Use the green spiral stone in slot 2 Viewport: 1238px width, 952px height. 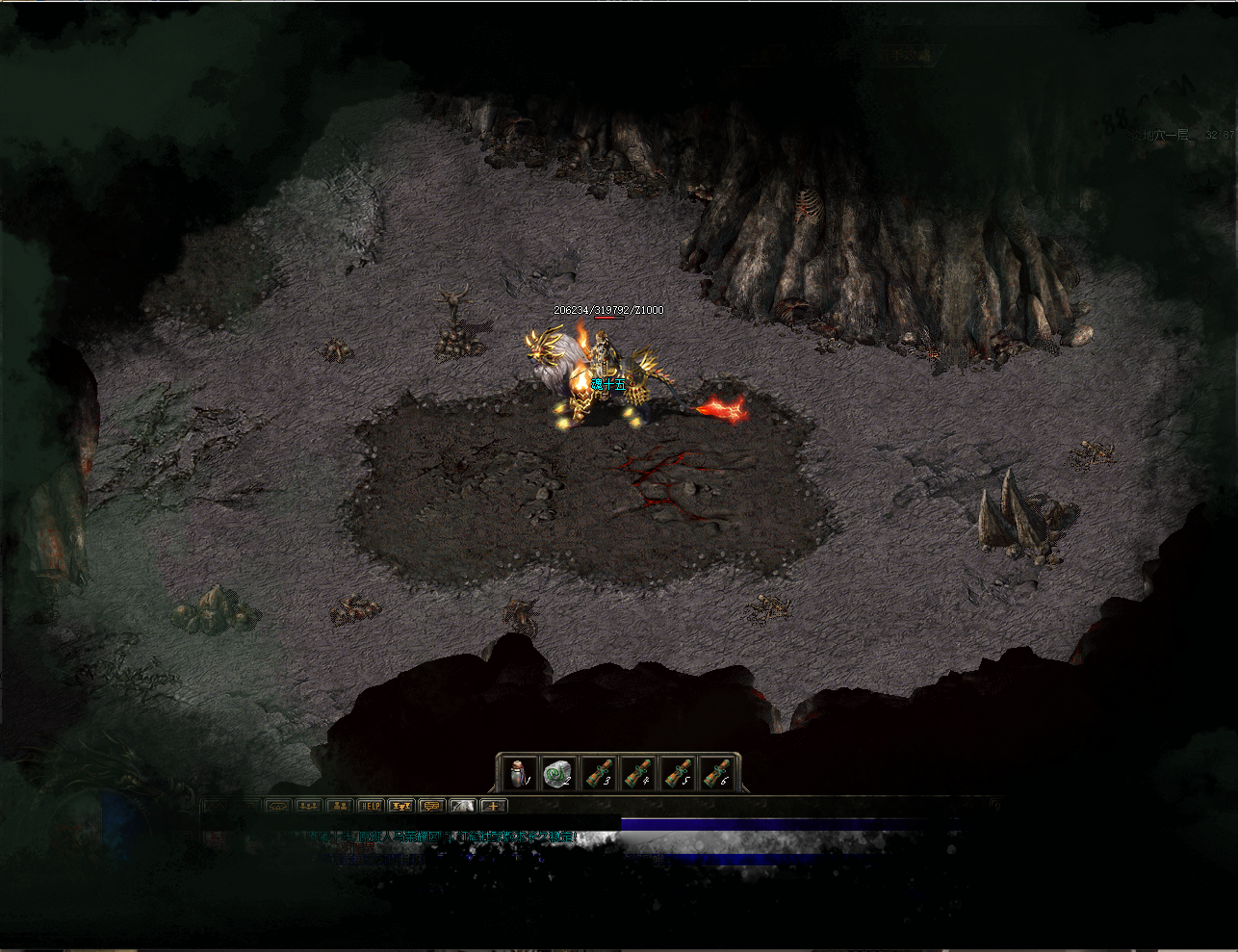pyautogui.click(x=557, y=773)
